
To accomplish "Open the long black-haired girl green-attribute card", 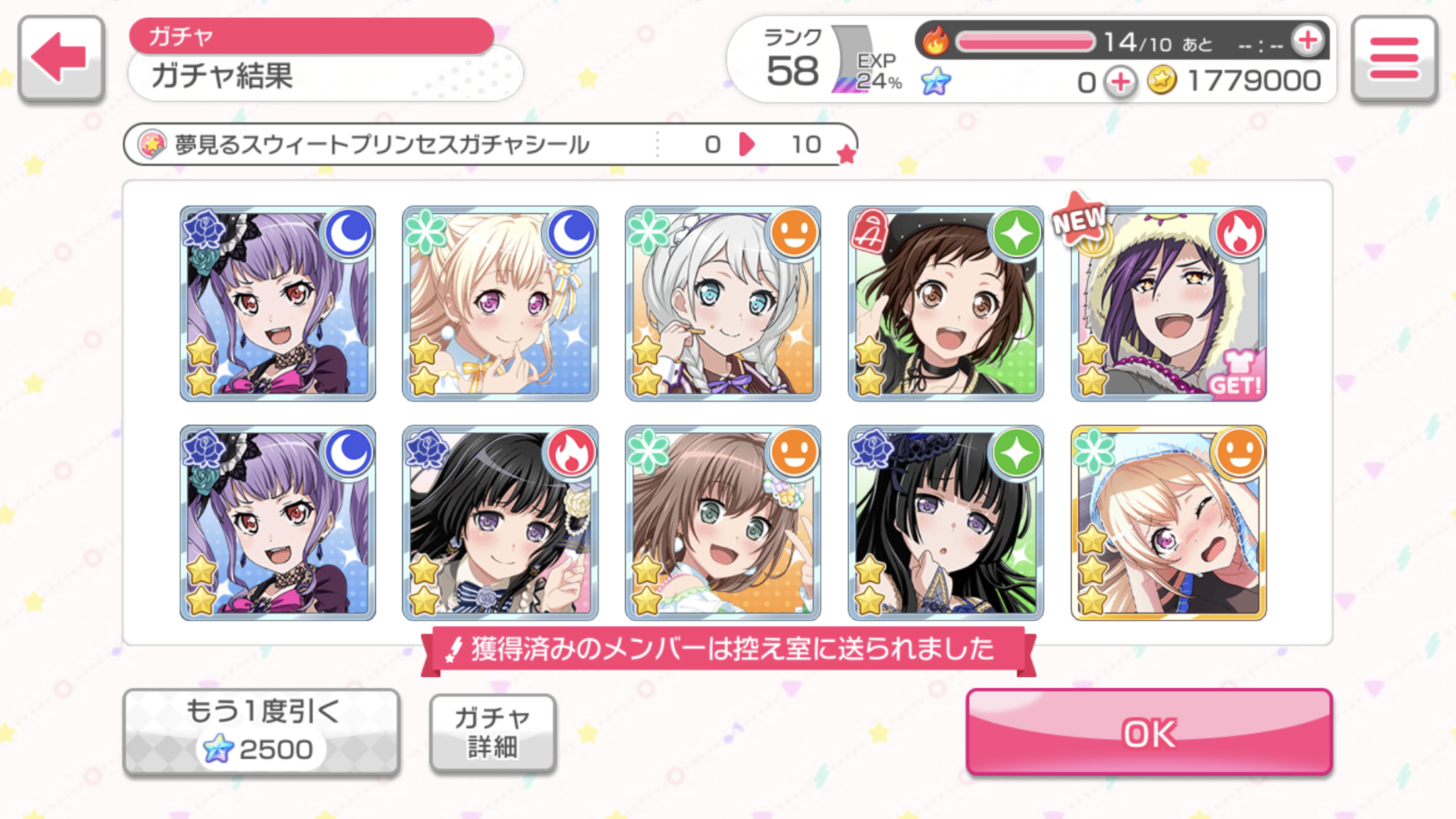I will (x=945, y=522).
